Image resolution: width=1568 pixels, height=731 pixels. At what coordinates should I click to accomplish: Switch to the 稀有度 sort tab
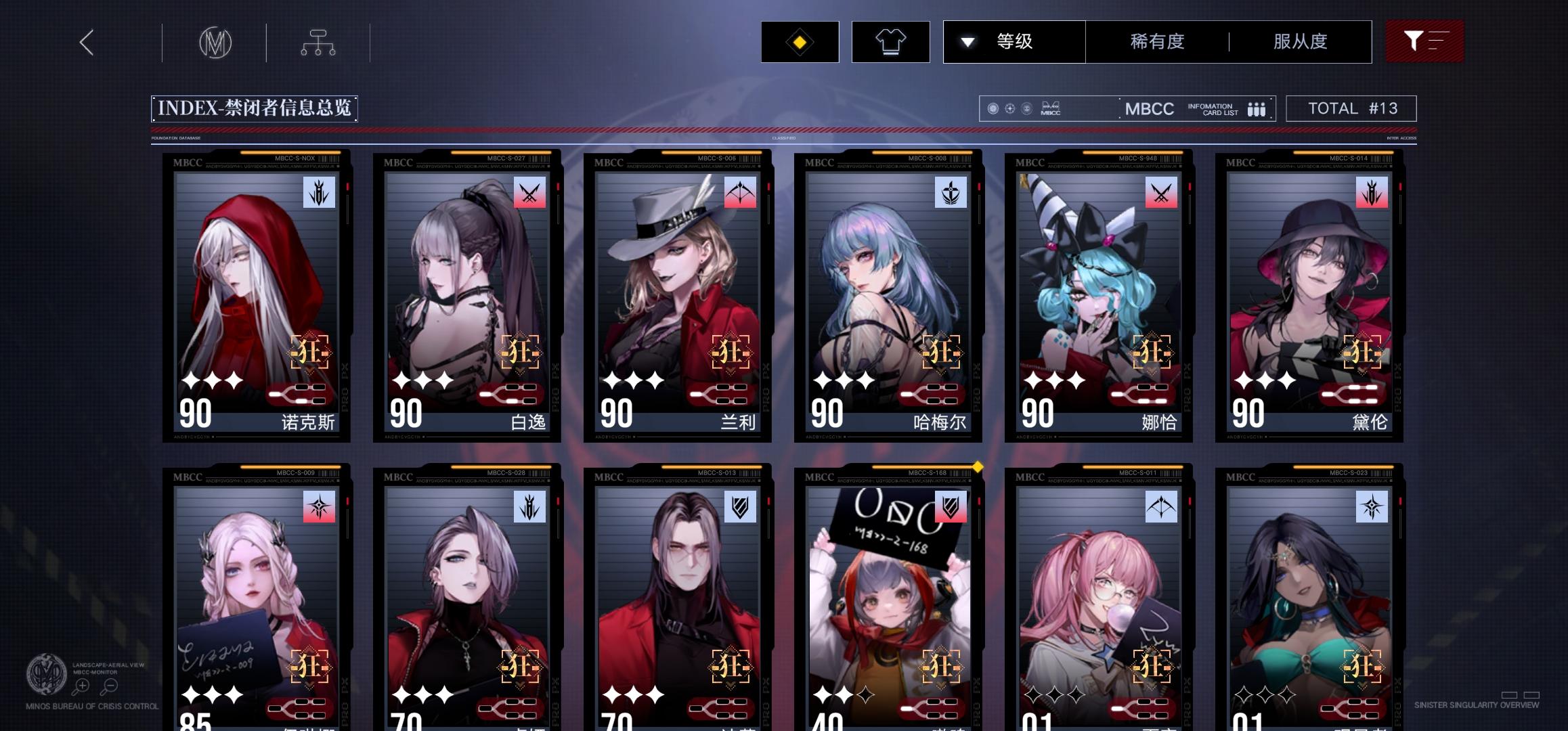(x=1156, y=41)
